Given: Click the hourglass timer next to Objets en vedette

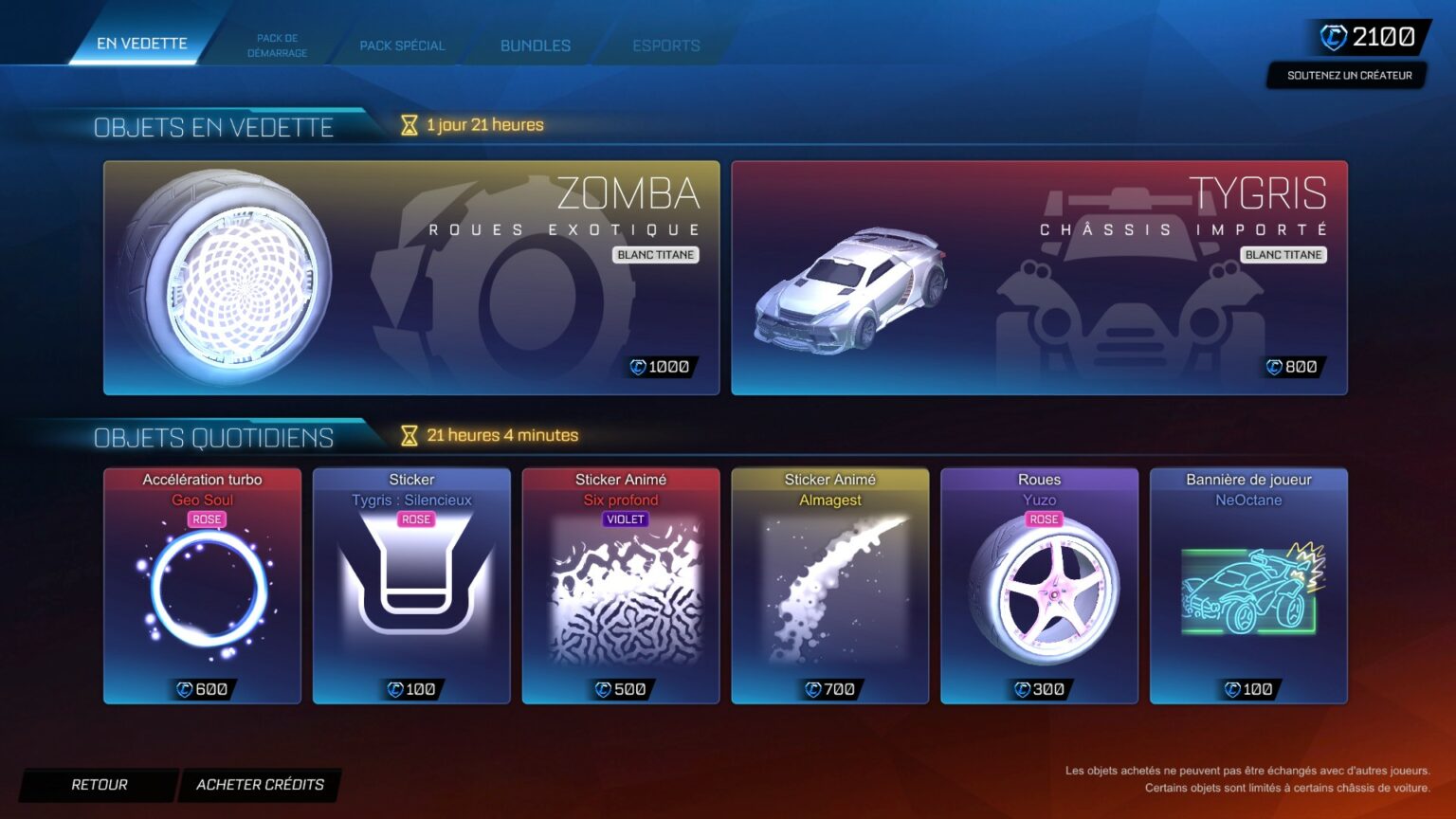Looking at the screenshot, I should 408,123.
